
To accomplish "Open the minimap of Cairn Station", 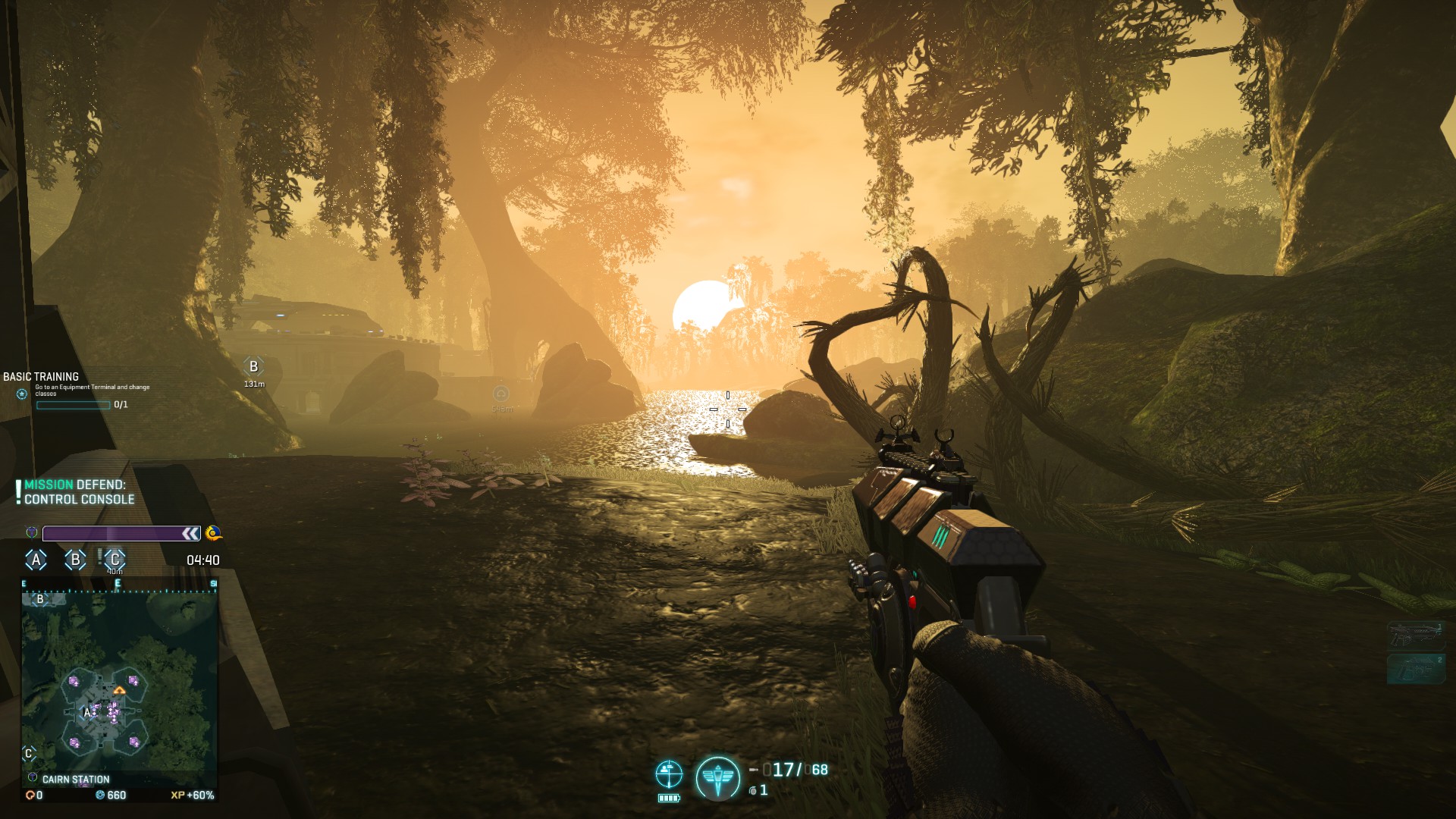I will (x=119, y=679).
